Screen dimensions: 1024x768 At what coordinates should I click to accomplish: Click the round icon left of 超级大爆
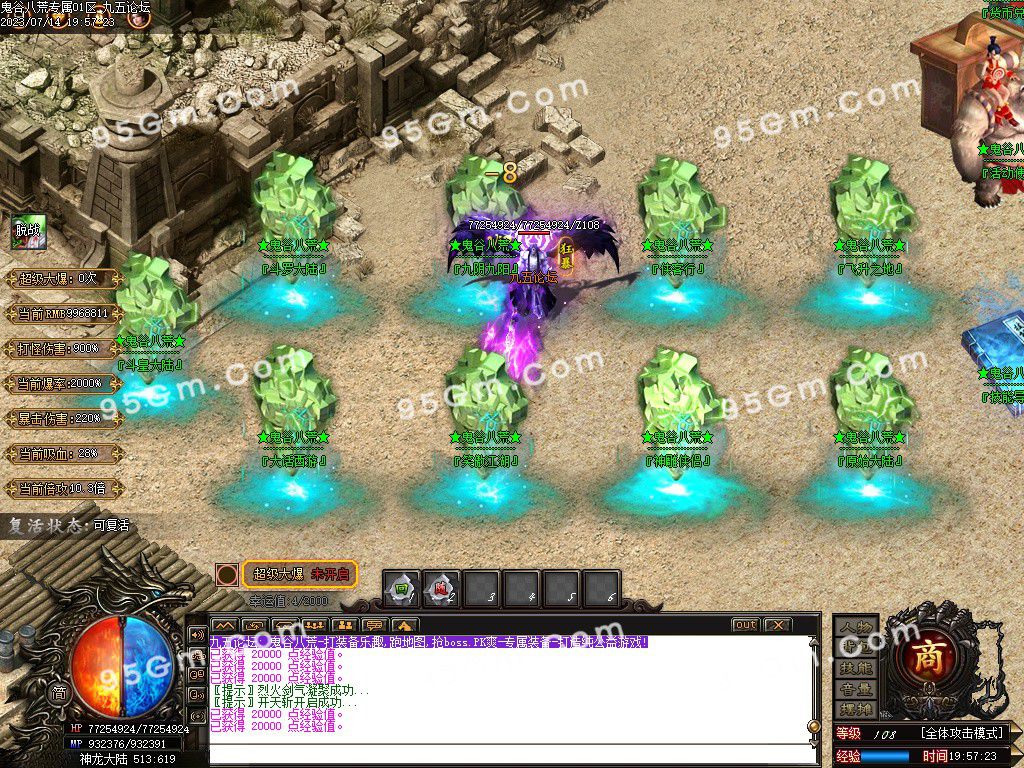click(228, 575)
